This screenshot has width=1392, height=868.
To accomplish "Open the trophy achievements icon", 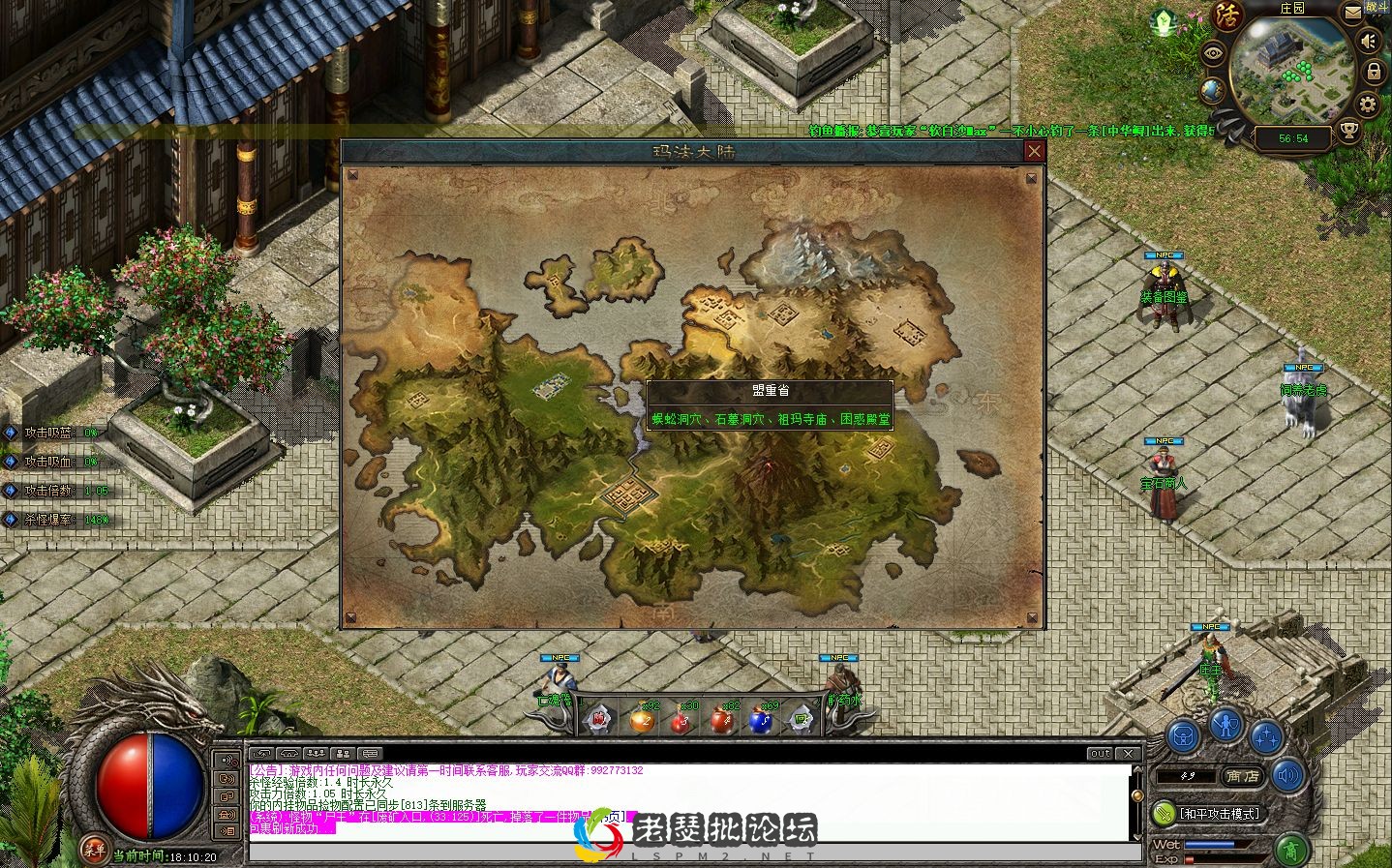I will 1348,131.
